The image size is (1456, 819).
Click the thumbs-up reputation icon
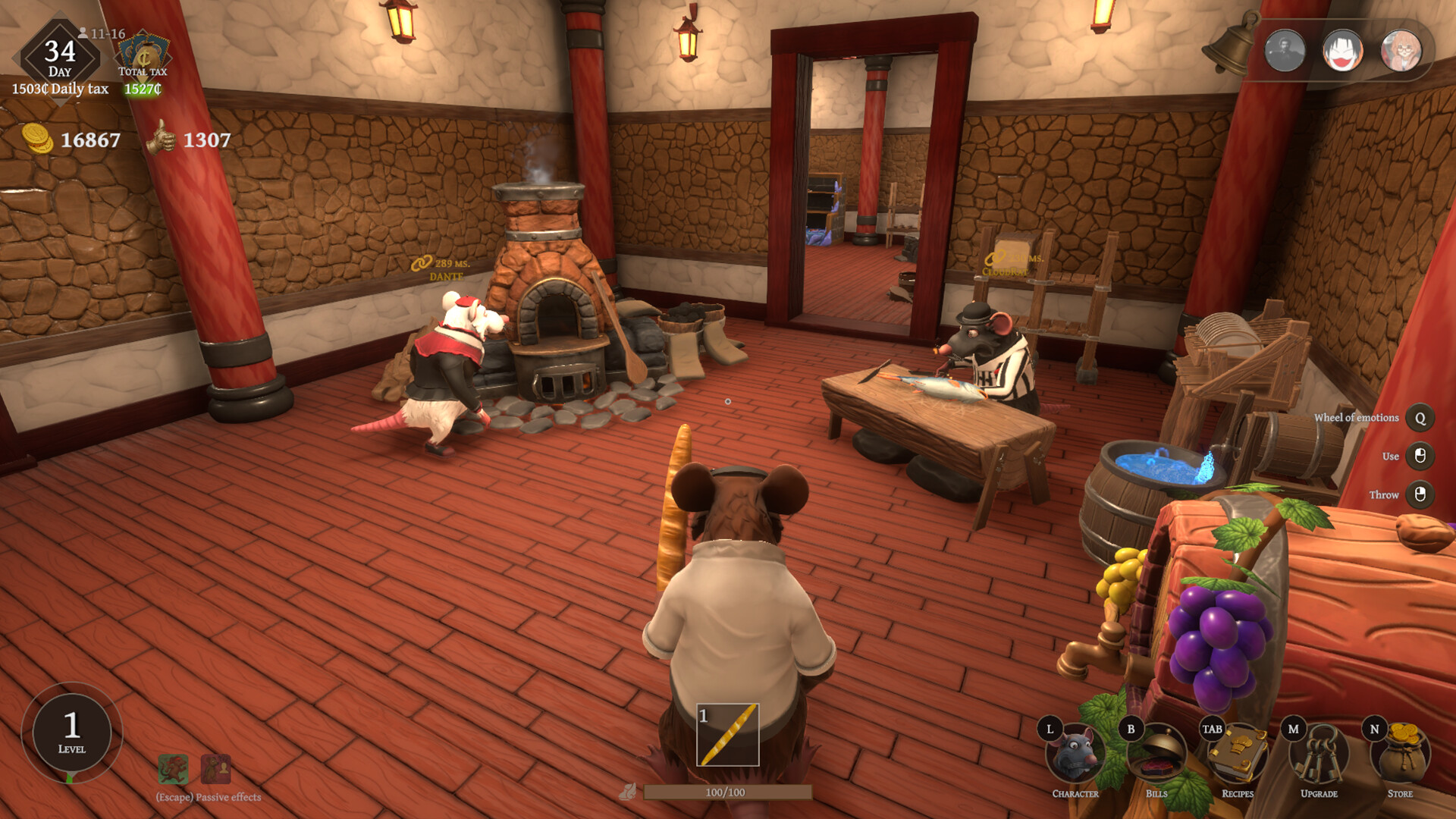(x=161, y=138)
